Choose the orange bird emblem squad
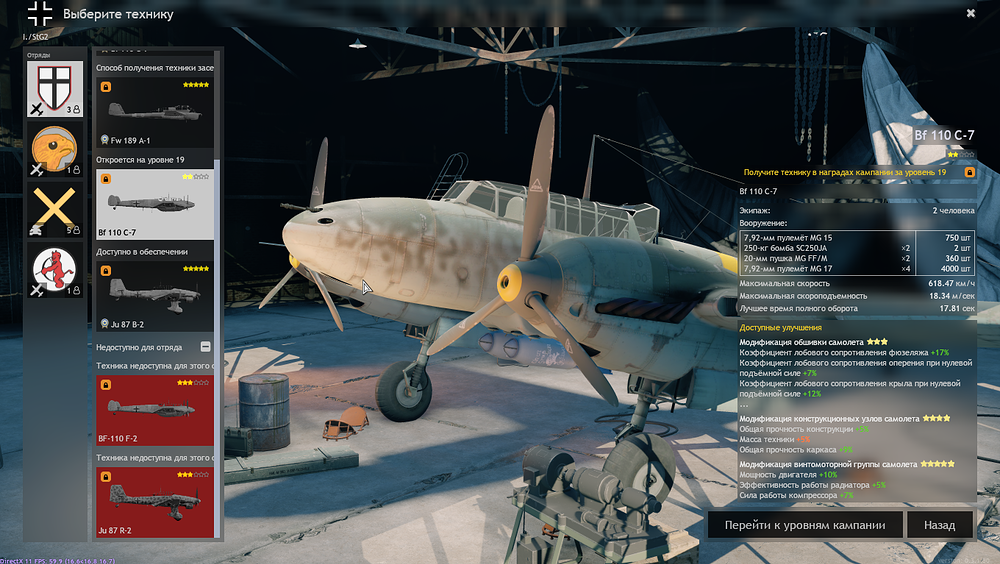This screenshot has width=1000, height=564. [x=55, y=152]
